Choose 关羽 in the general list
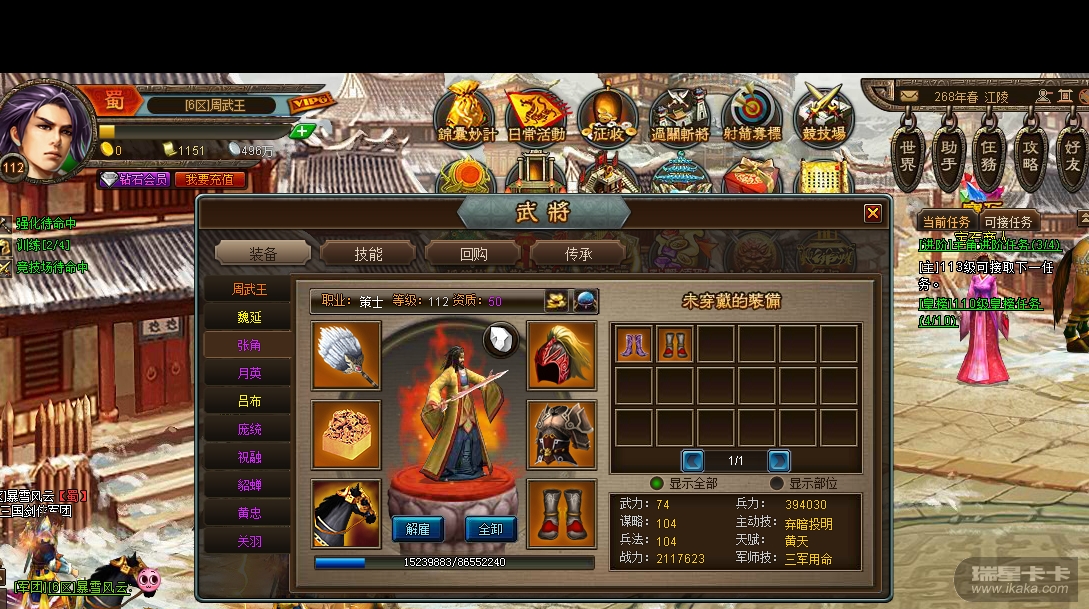This screenshot has height=609, width=1089. point(249,541)
